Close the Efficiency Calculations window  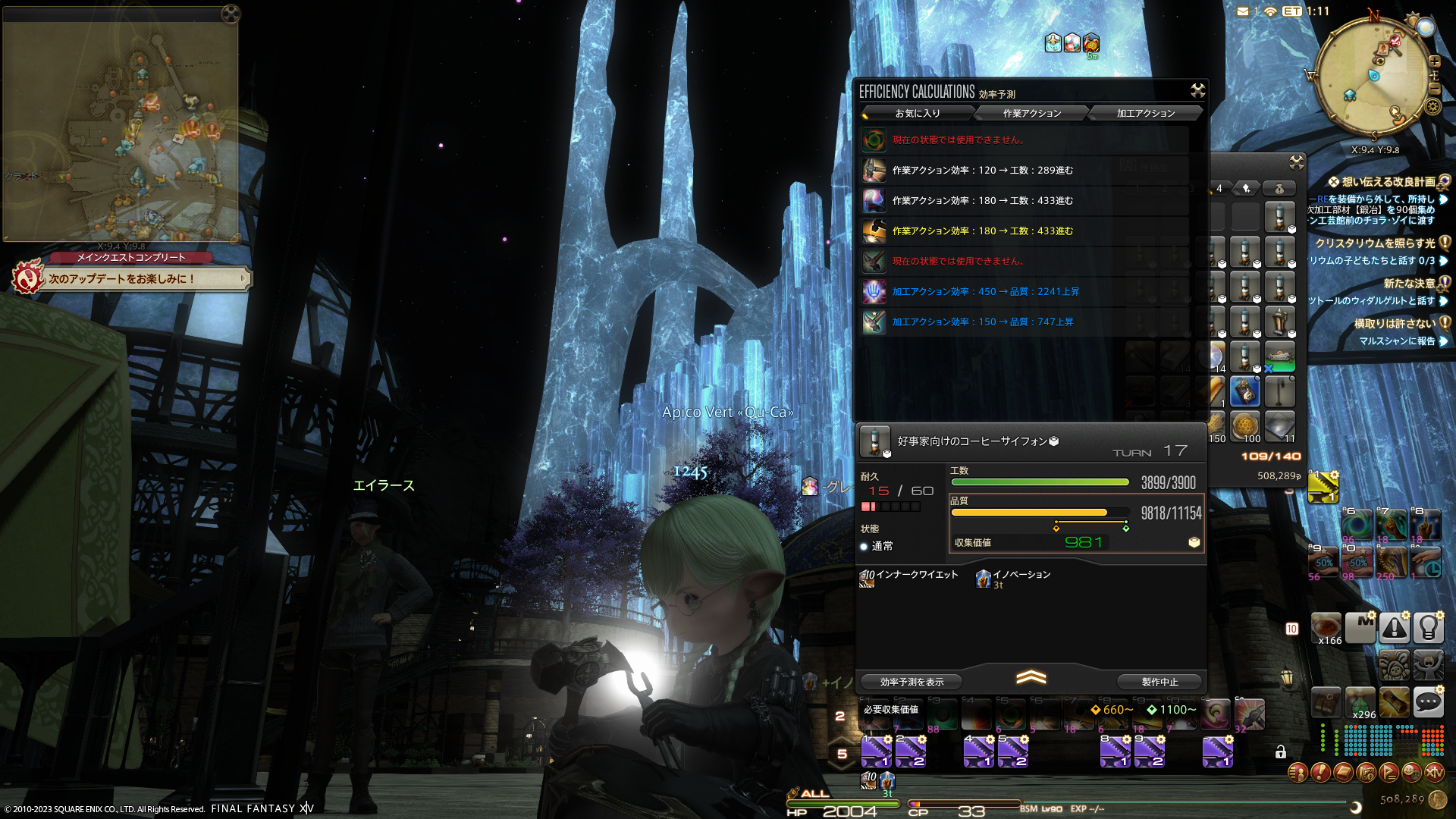[x=1197, y=91]
